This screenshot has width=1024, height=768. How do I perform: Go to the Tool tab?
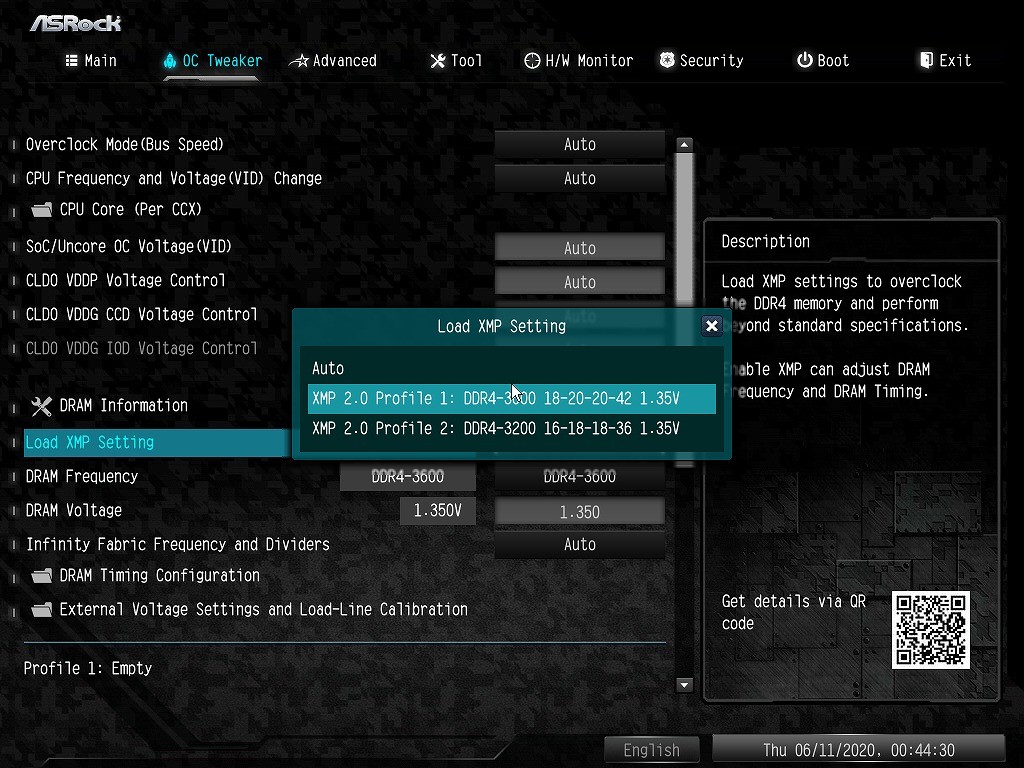tap(456, 61)
